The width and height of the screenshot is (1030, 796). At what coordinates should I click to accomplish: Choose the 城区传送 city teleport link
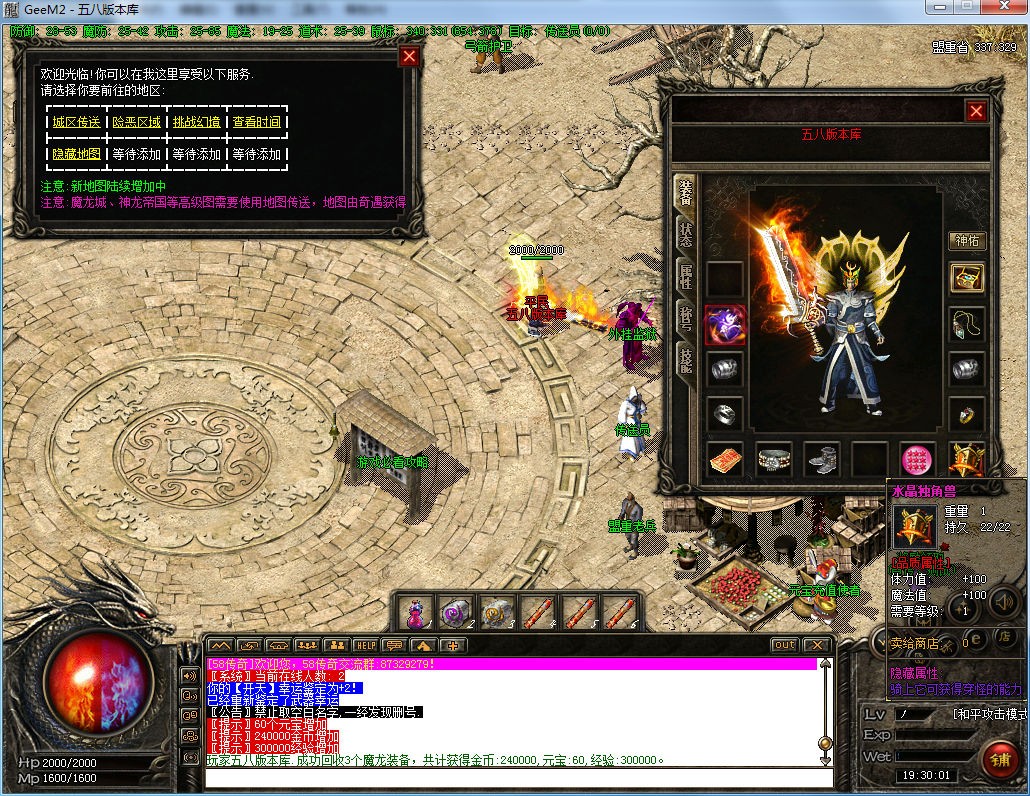[x=77, y=122]
